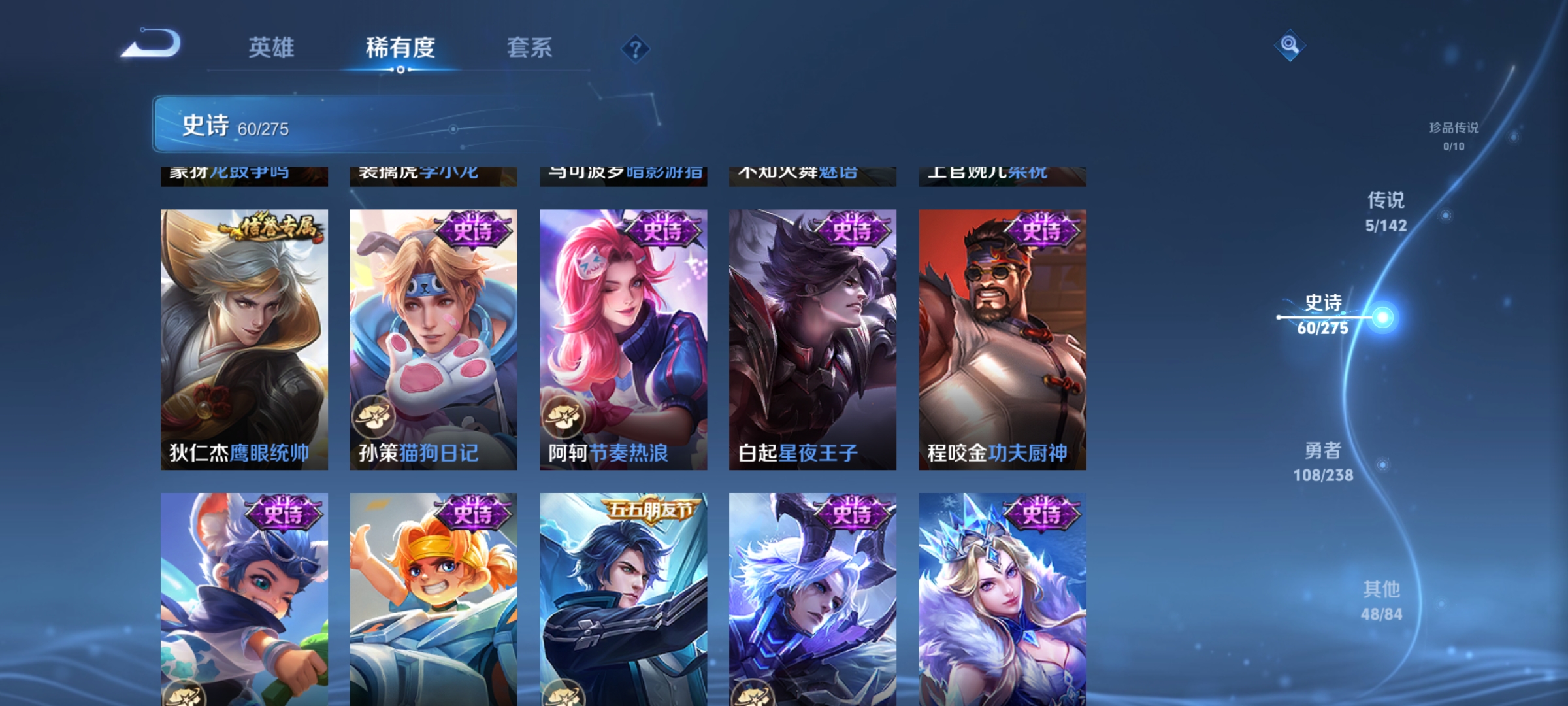Open the 白起星夜王子 skin details
Viewport: 1568px width, 706px height.
point(812,327)
